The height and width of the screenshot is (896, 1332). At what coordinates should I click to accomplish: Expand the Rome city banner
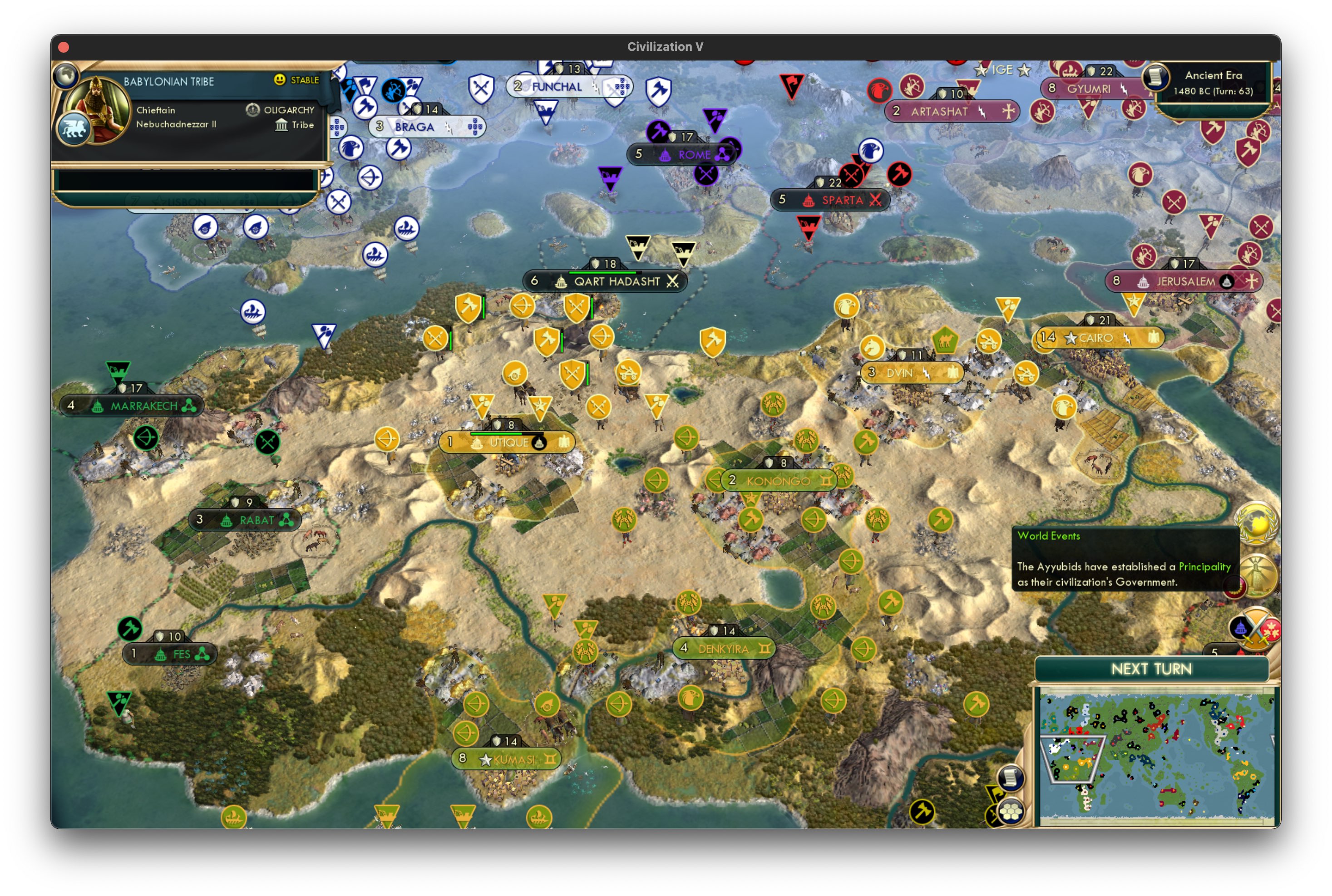pyautogui.click(x=684, y=154)
